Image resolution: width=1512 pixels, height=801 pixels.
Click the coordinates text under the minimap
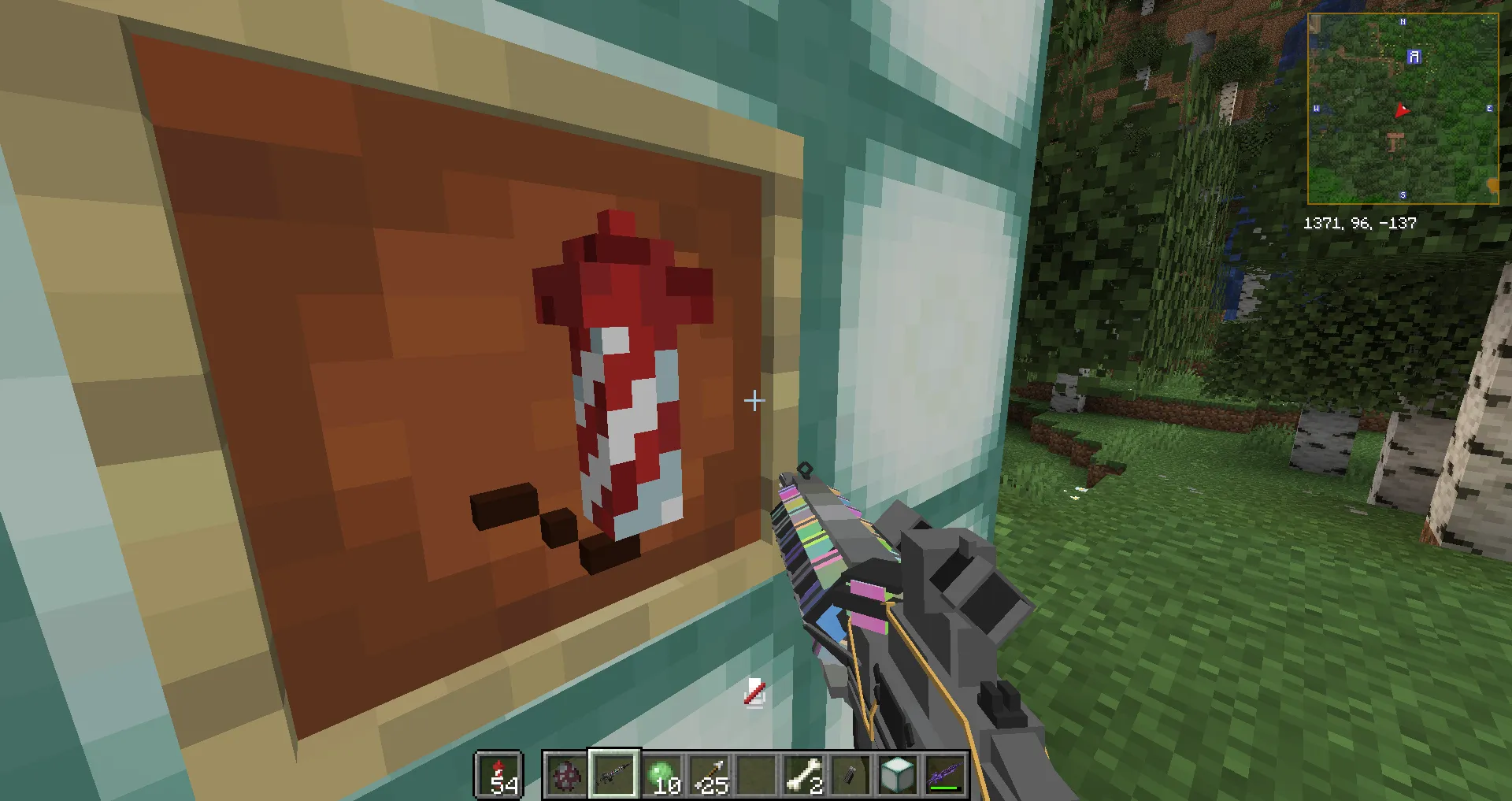1359,222
